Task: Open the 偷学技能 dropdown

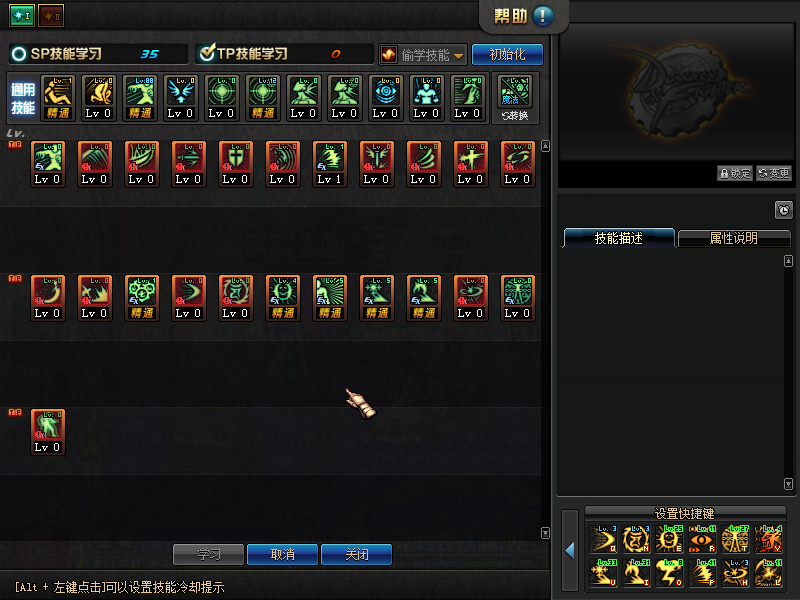Action: pos(423,54)
